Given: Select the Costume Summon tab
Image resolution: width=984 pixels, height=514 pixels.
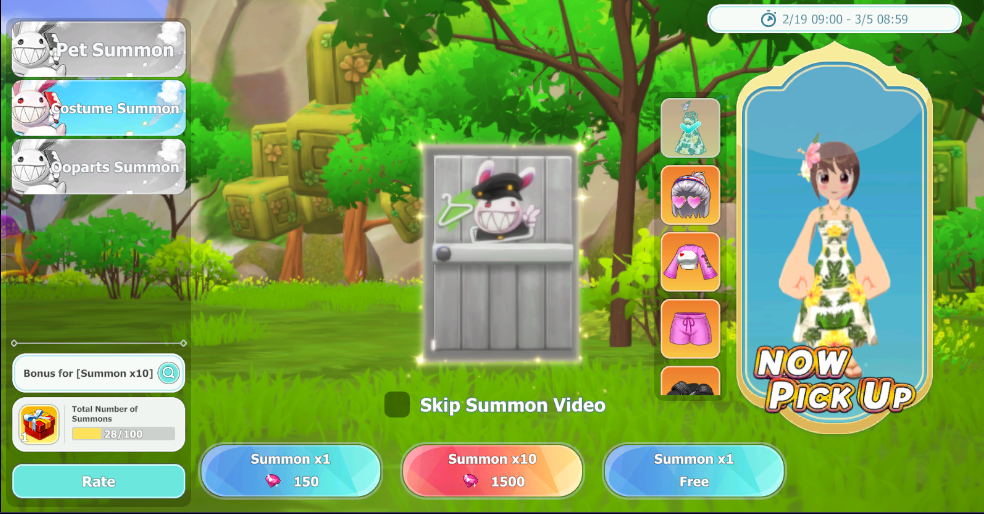Looking at the screenshot, I should coord(99,108).
